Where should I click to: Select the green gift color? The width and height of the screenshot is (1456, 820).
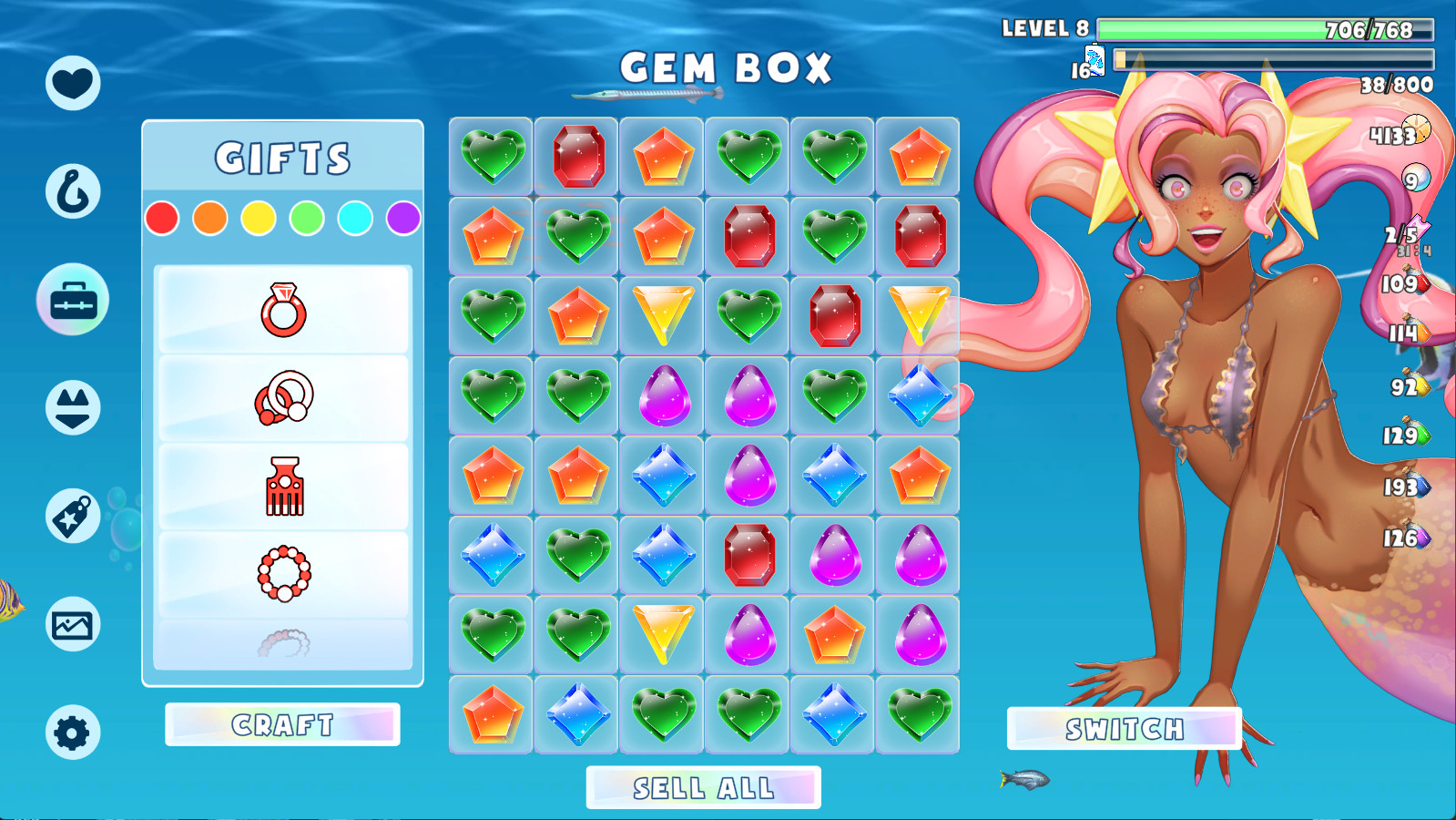pos(307,219)
